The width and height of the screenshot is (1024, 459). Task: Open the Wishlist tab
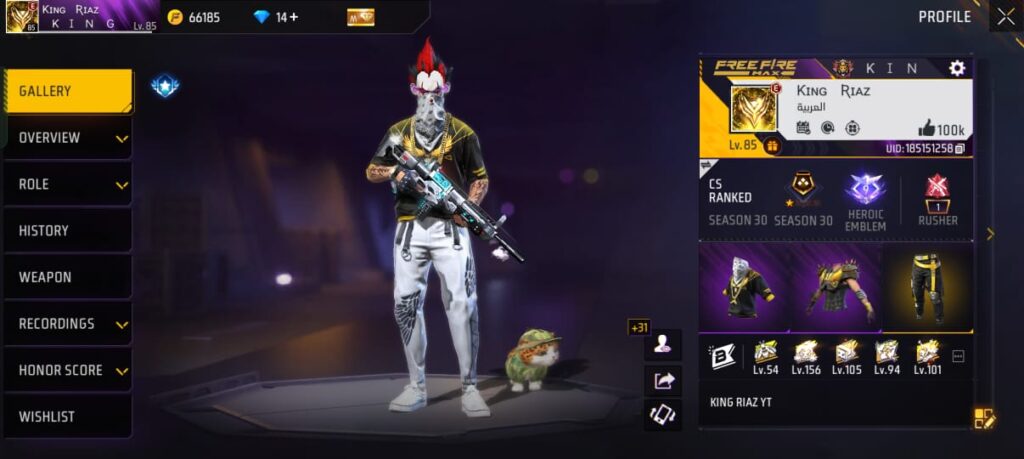tap(68, 416)
